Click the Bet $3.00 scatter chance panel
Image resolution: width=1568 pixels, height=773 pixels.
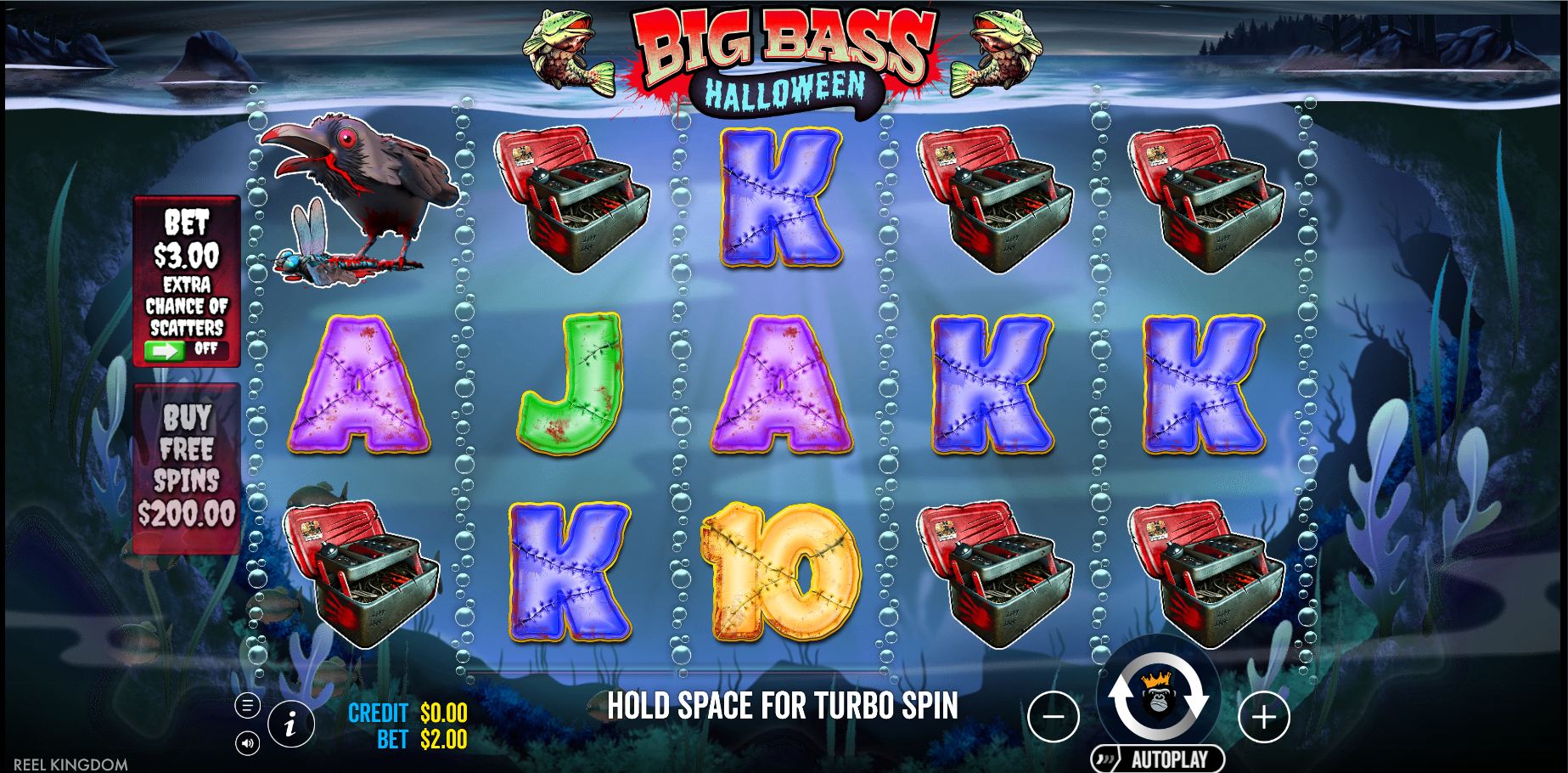click(x=188, y=280)
